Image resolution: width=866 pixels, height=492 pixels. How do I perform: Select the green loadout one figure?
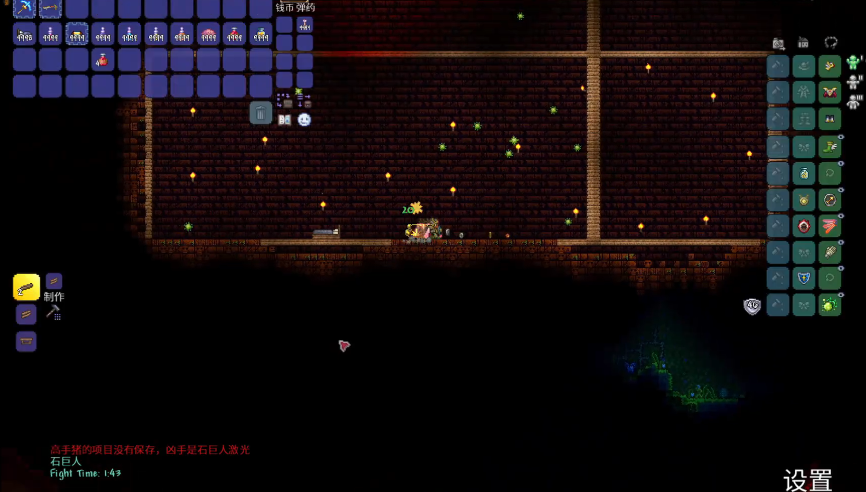pos(854,64)
